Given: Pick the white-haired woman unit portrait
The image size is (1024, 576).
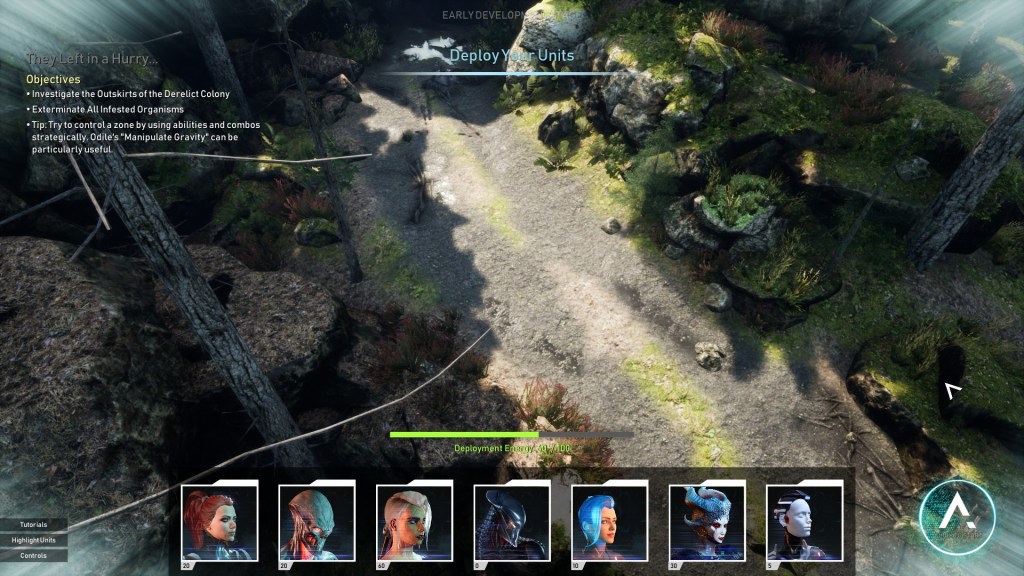Looking at the screenshot, I should pos(414,522).
